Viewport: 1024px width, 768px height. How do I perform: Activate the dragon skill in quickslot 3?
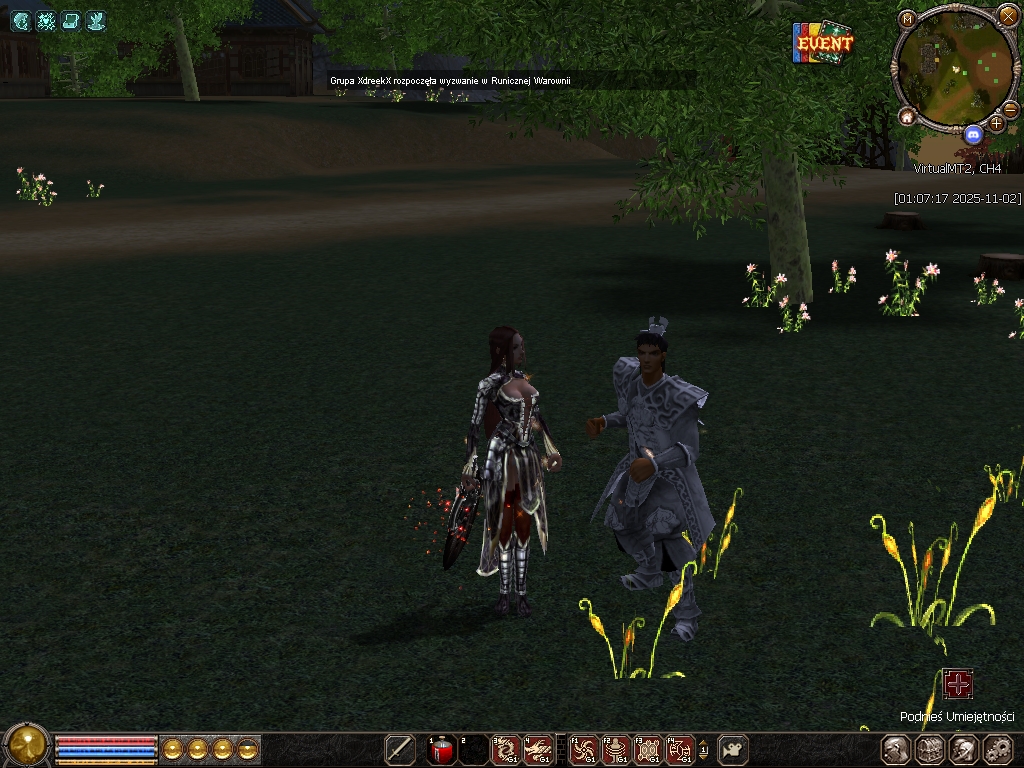coord(505,749)
